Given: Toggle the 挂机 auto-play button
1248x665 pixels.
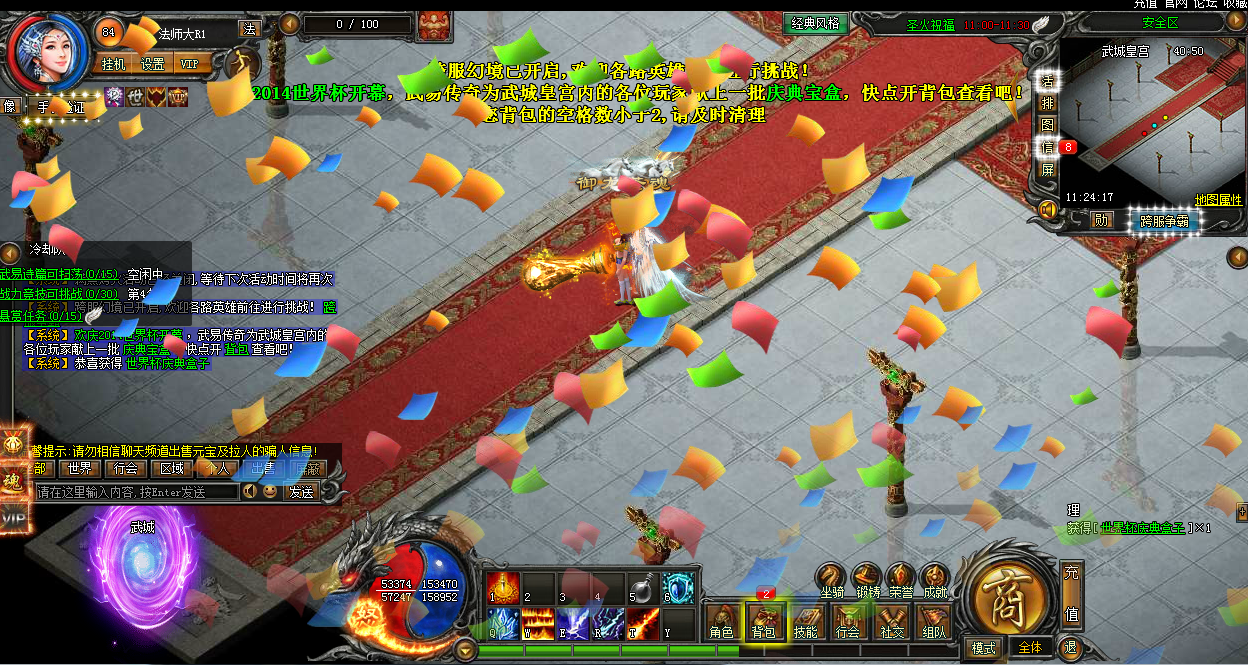Looking at the screenshot, I should click(x=114, y=64).
